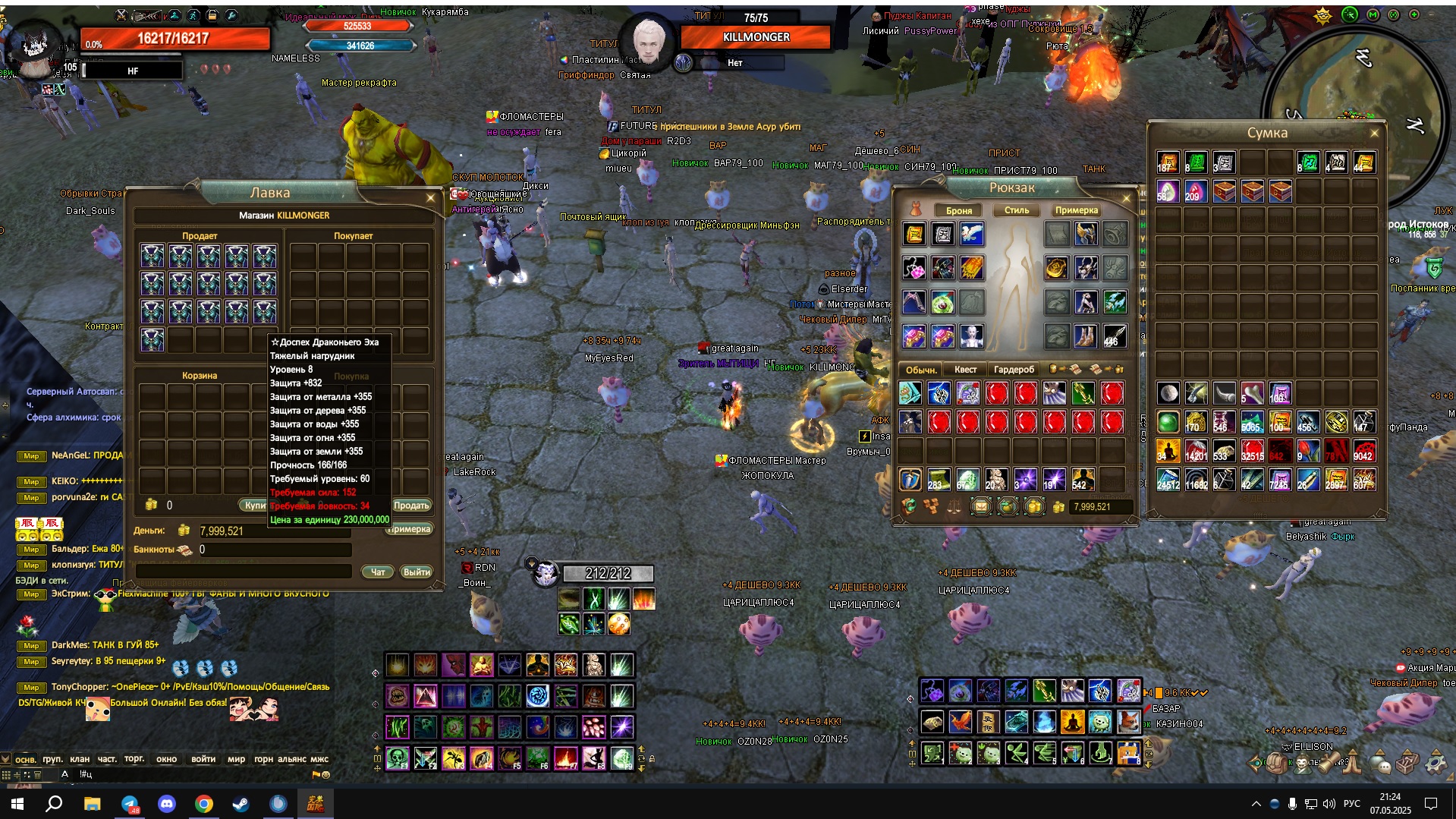Close the Лавка shop window
Image resolution: width=1456 pixels, height=819 pixels.
[430, 198]
